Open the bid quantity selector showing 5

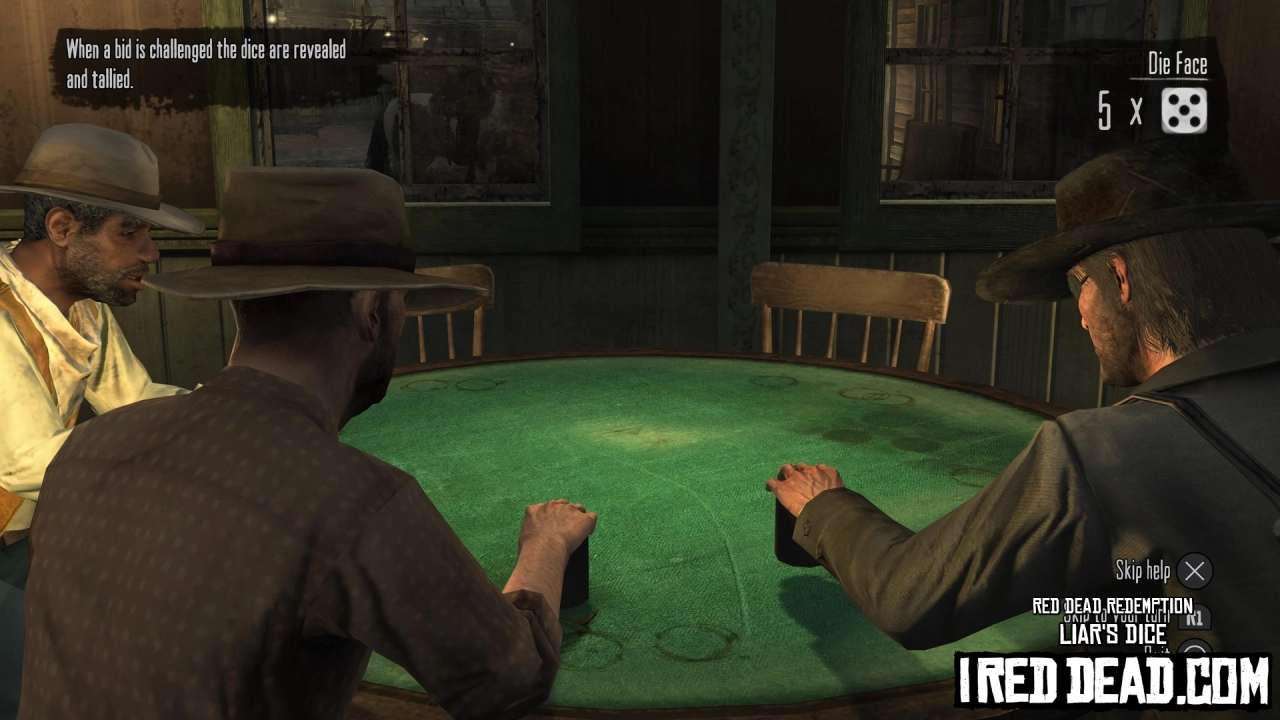[x=1104, y=111]
